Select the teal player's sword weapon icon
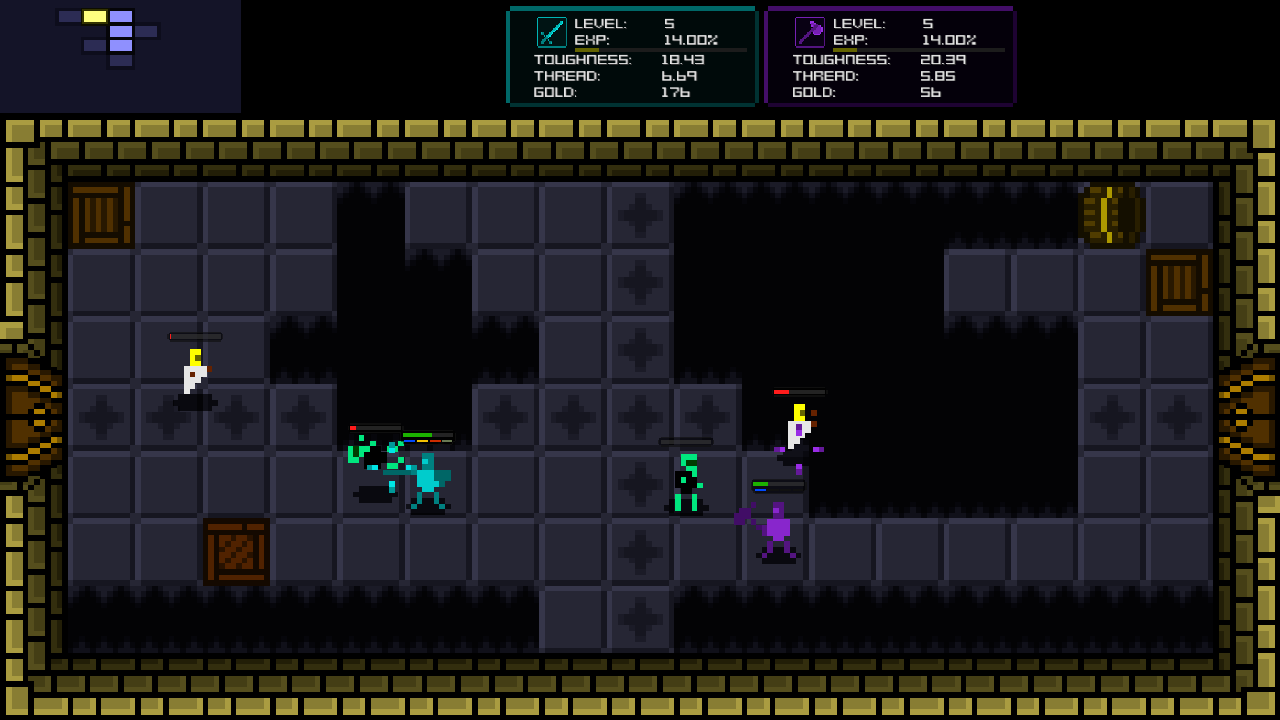This screenshot has height=720, width=1280. 552,32
